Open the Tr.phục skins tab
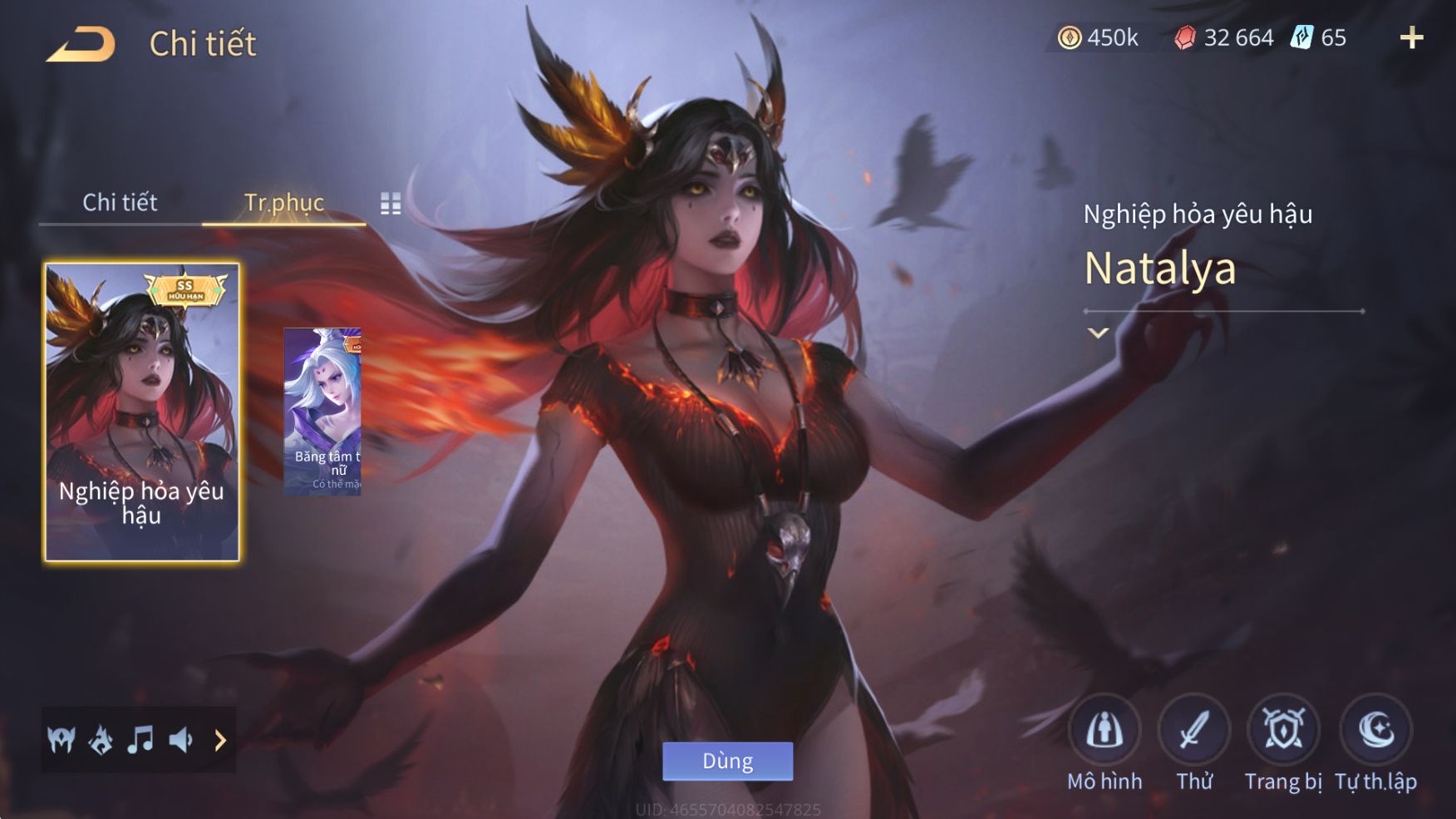Screen dimensions: 1456x819 [283, 202]
